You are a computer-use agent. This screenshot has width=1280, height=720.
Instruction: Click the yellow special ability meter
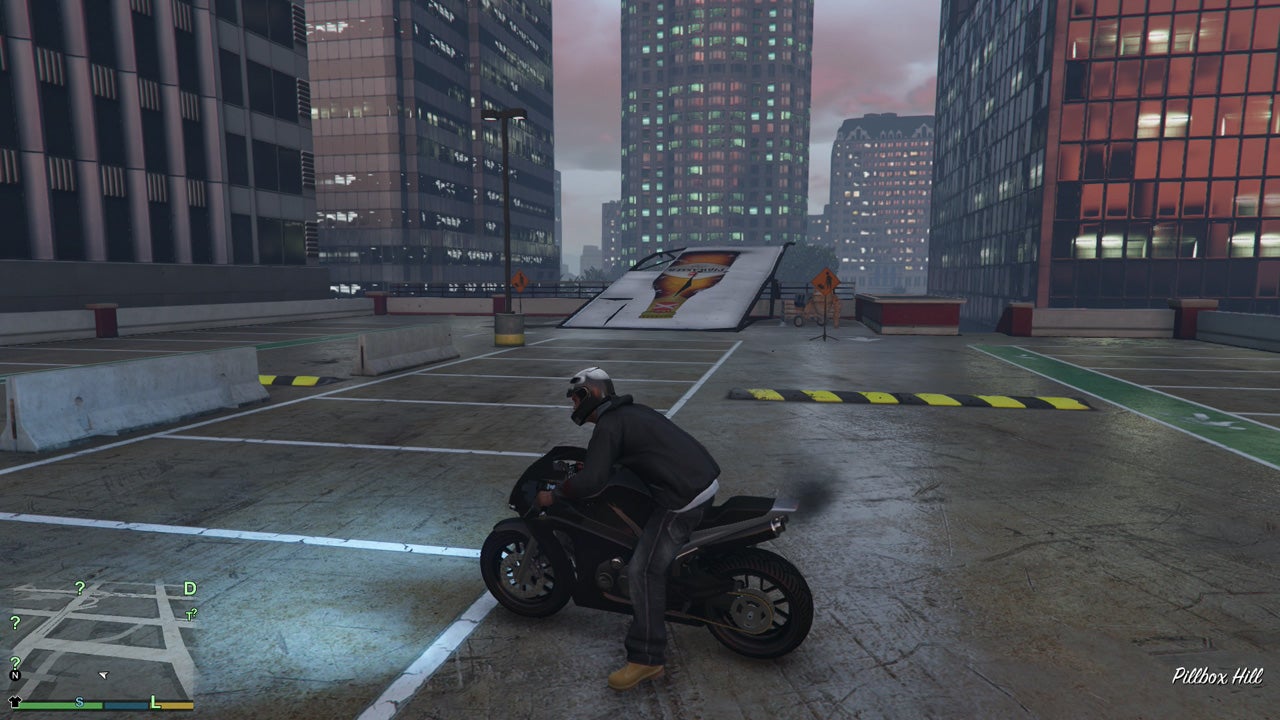(x=178, y=705)
